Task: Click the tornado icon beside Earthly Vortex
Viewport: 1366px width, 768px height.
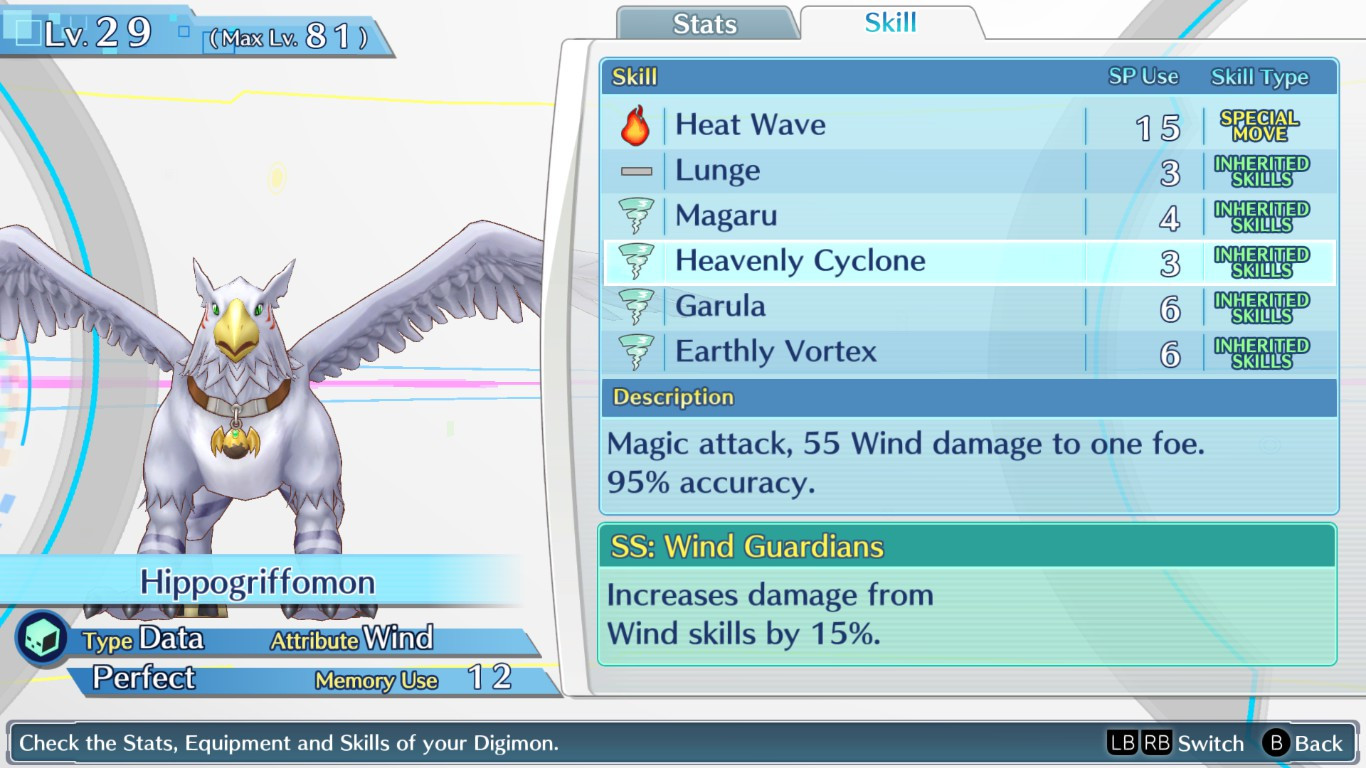Action: coord(635,351)
